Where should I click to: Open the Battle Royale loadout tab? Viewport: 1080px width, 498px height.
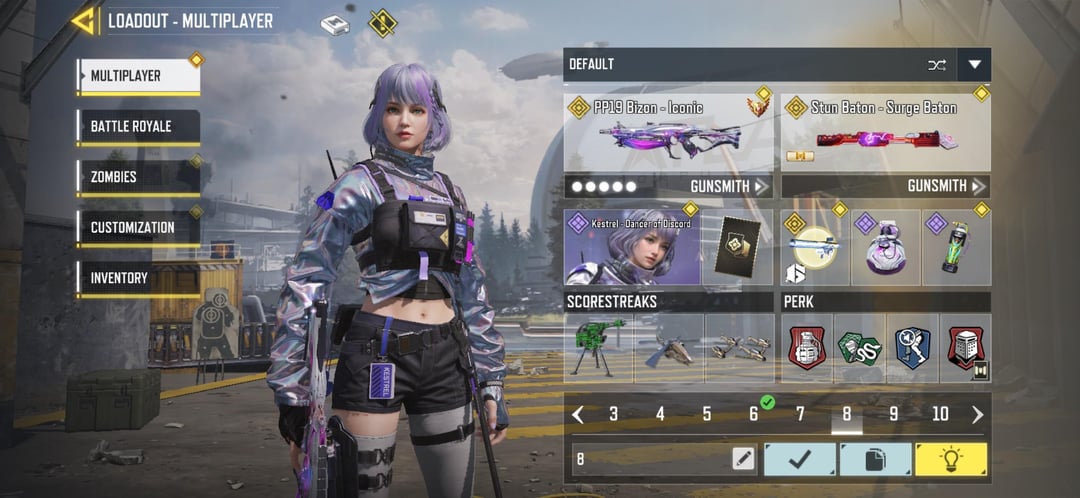[x=138, y=127]
